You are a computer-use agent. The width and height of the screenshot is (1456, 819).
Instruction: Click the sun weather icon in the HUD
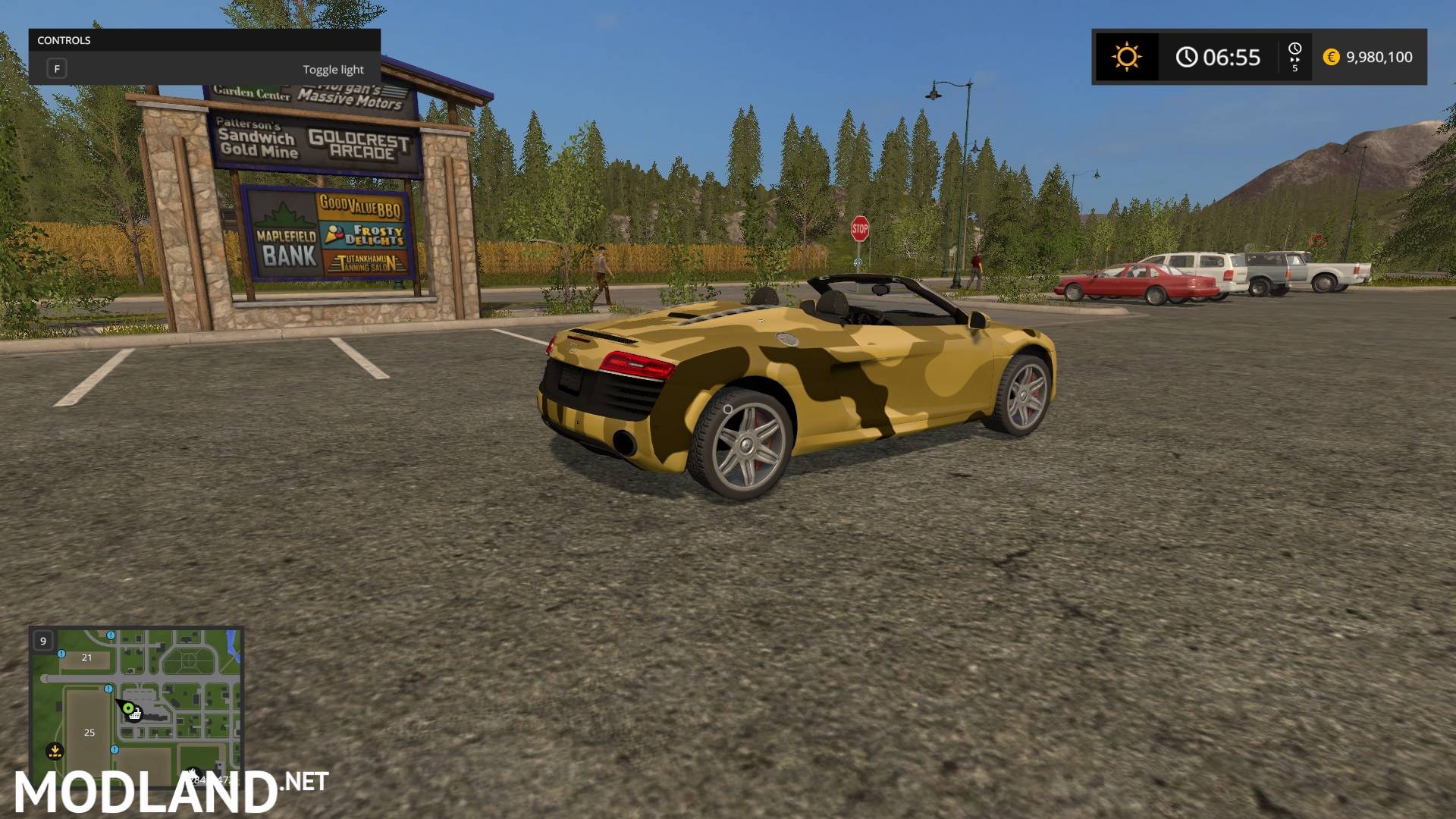coord(1127,55)
